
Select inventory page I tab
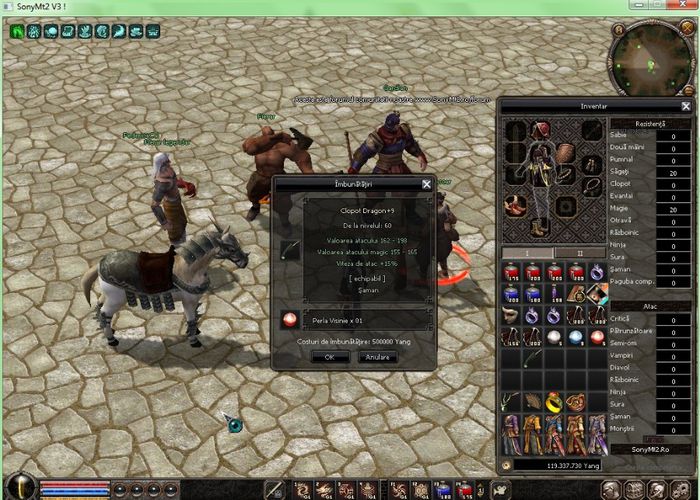click(526, 253)
